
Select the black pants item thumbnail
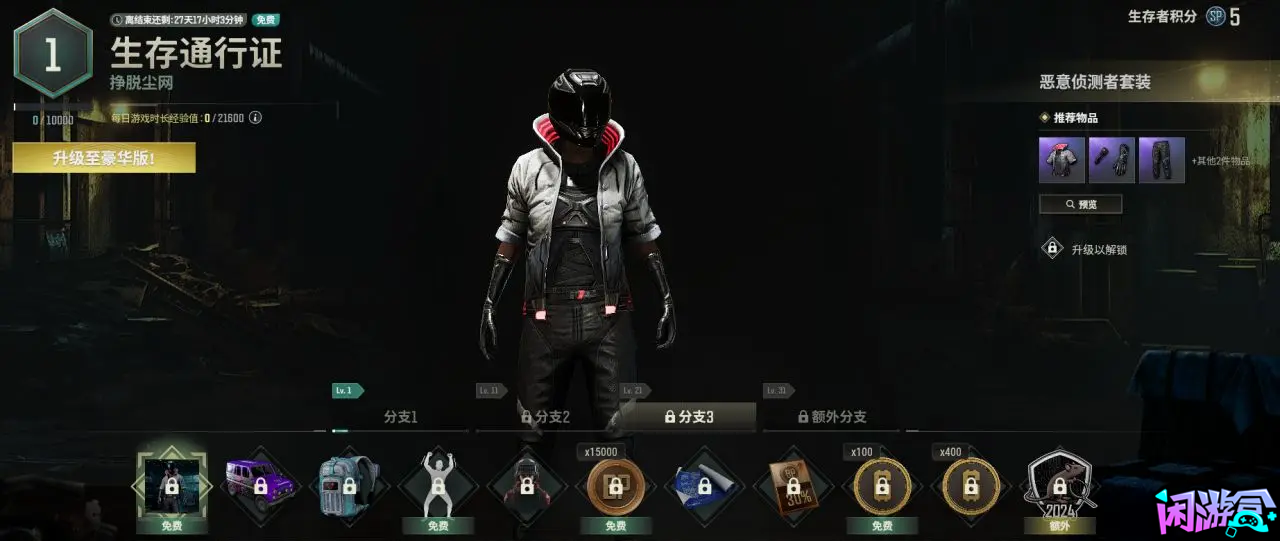click(x=1161, y=160)
